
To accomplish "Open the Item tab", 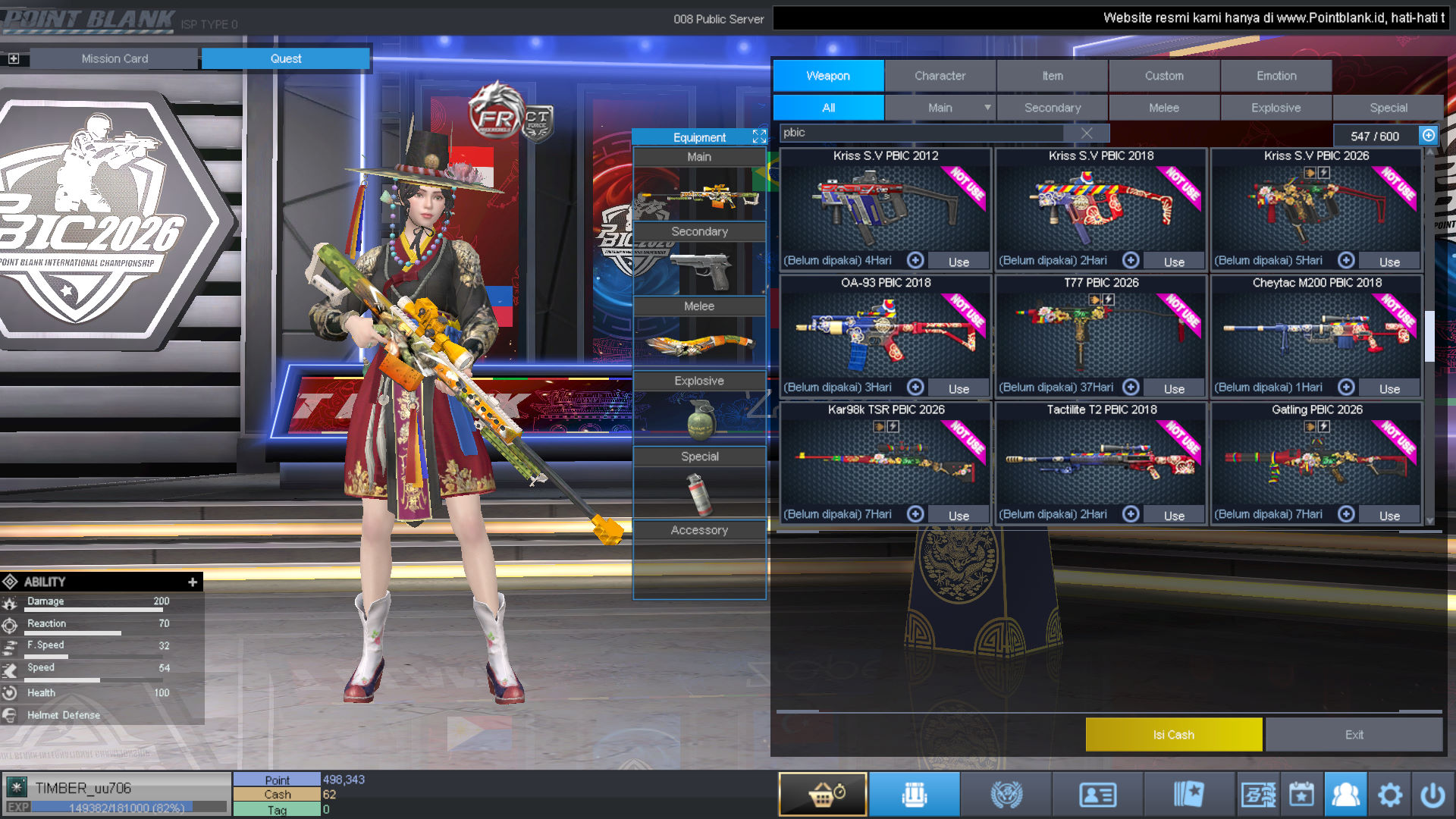I will pyautogui.click(x=1052, y=76).
